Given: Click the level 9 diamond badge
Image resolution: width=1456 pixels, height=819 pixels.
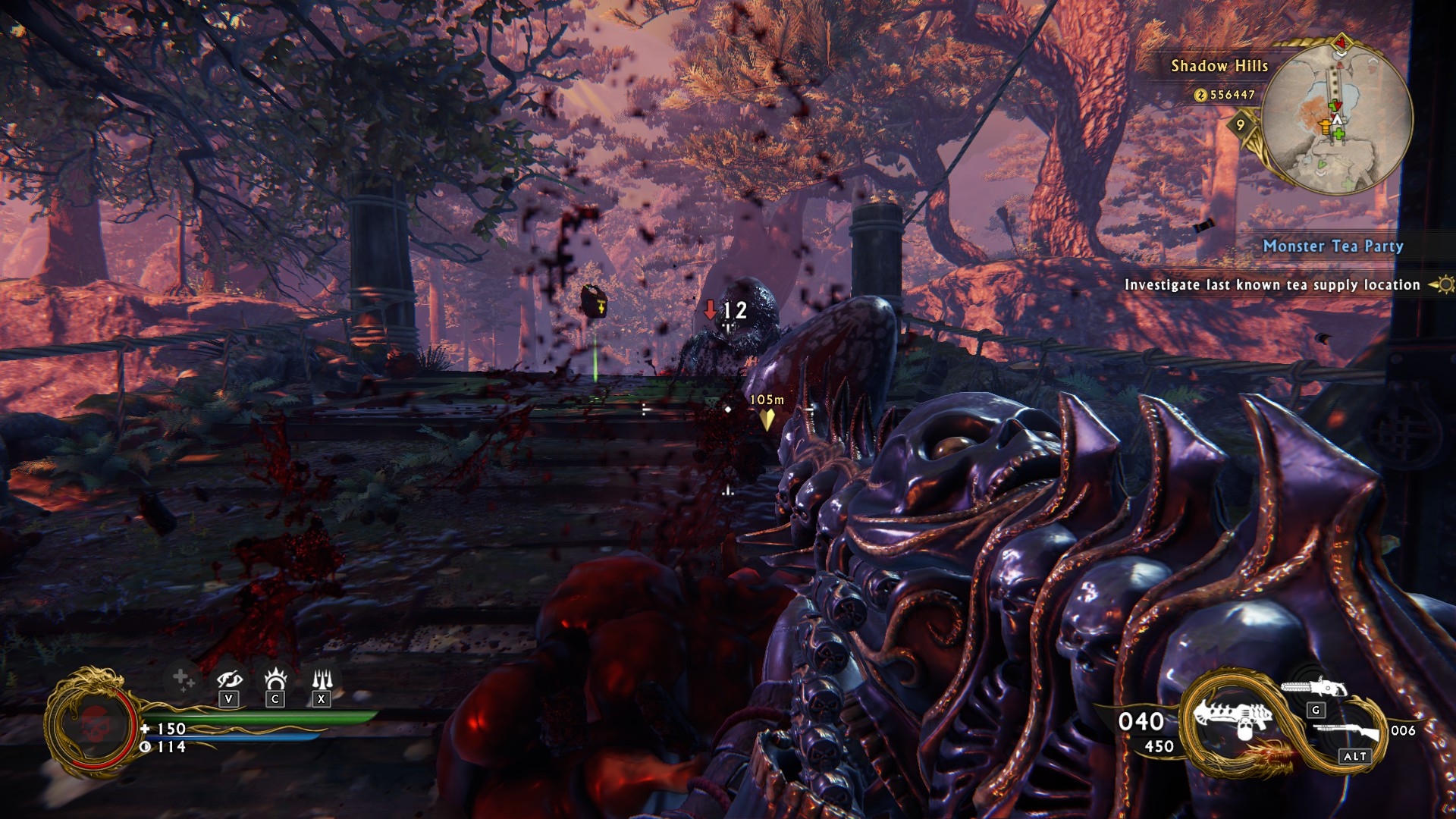Looking at the screenshot, I should (x=1240, y=125).
